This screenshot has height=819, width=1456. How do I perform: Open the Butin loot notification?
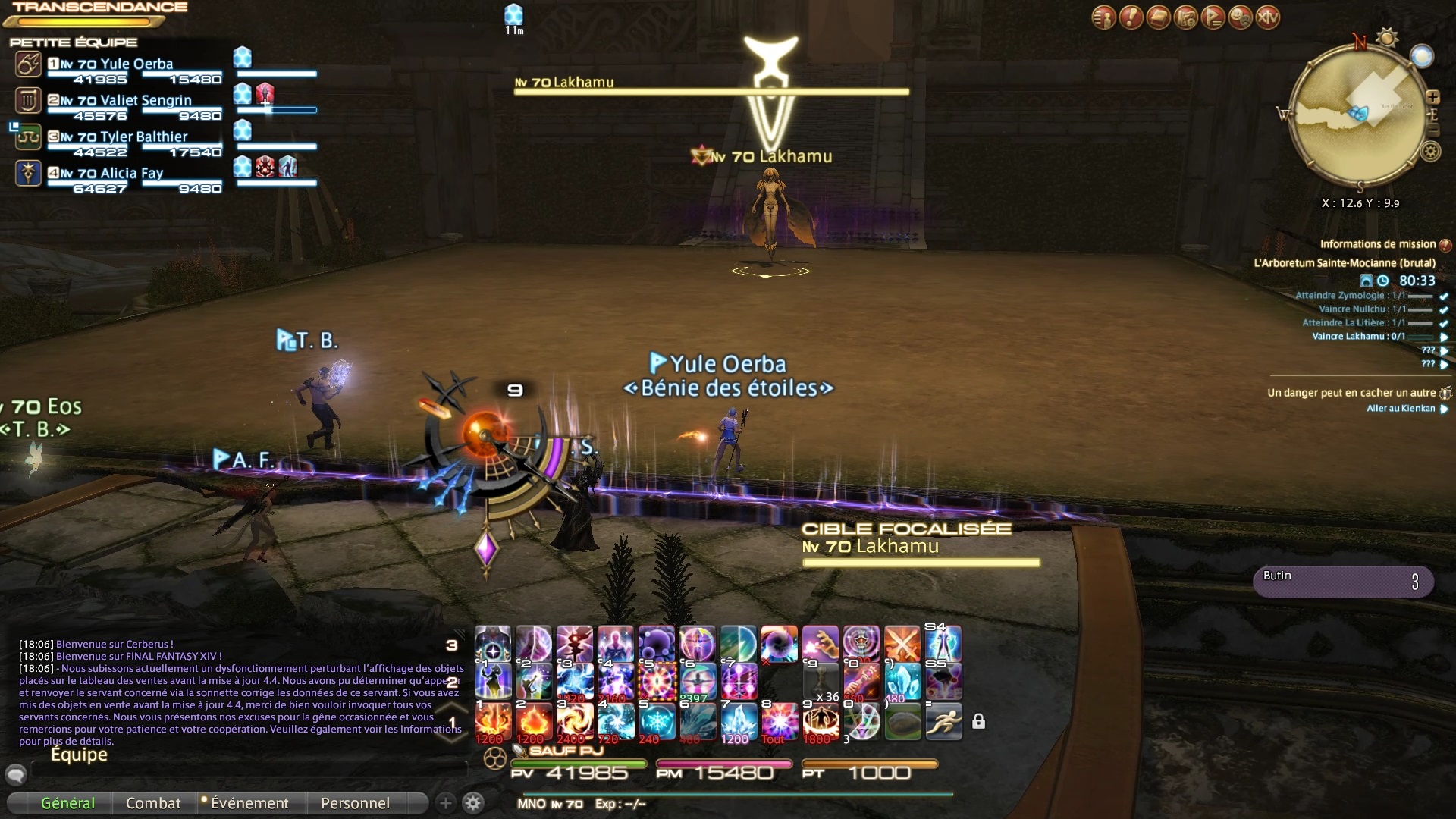[x=1342, y=582]
